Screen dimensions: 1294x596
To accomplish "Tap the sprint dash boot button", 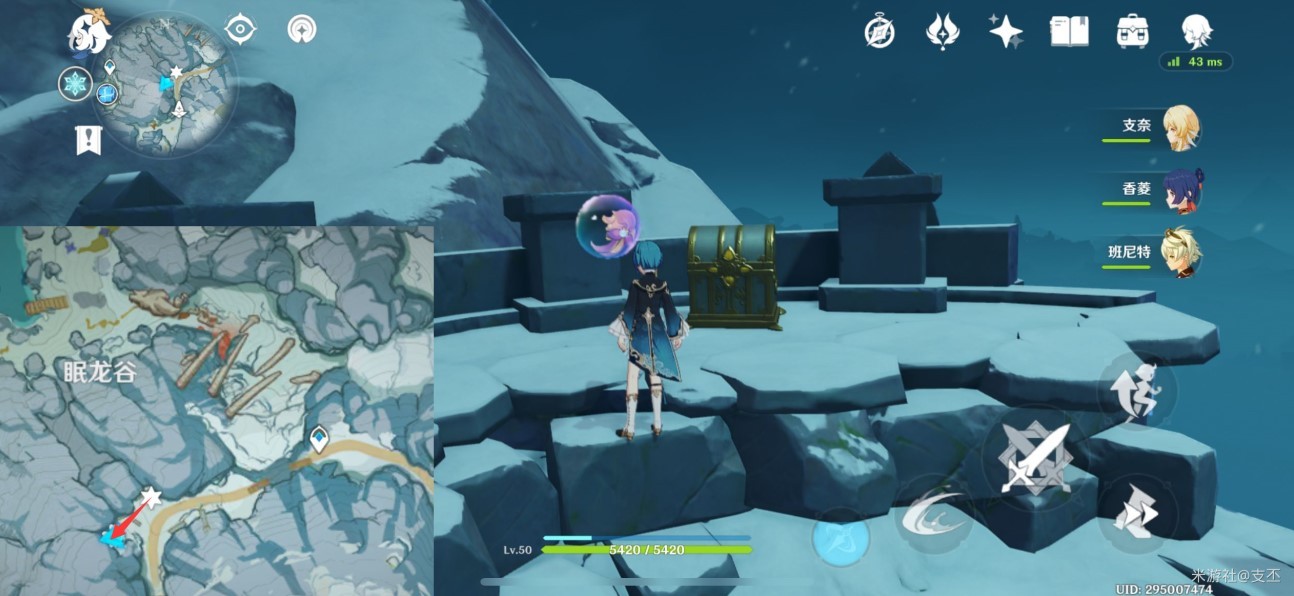I will click(x=1138, y=513).
